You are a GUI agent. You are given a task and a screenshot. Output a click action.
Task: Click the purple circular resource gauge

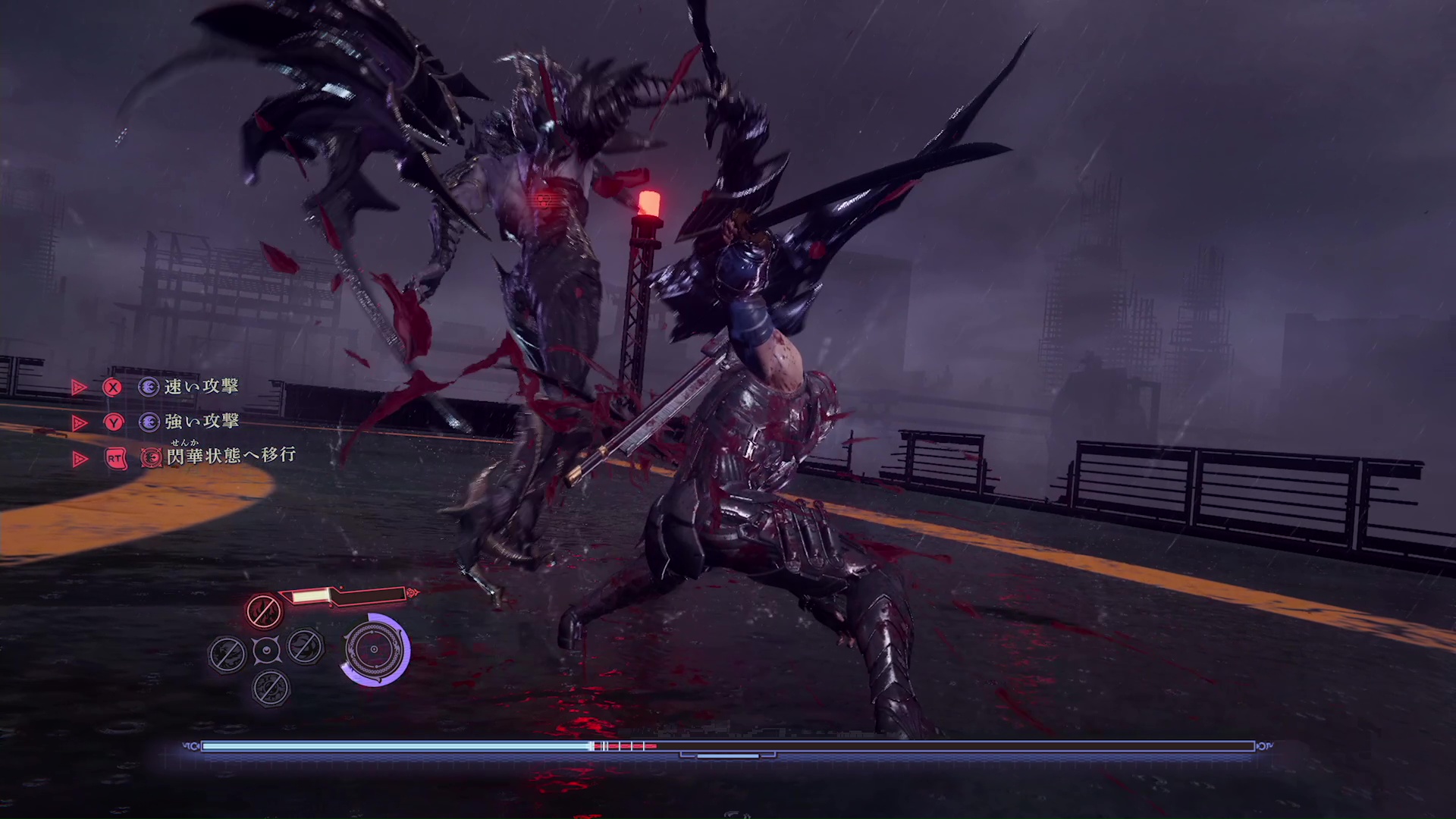coord(373,651)
